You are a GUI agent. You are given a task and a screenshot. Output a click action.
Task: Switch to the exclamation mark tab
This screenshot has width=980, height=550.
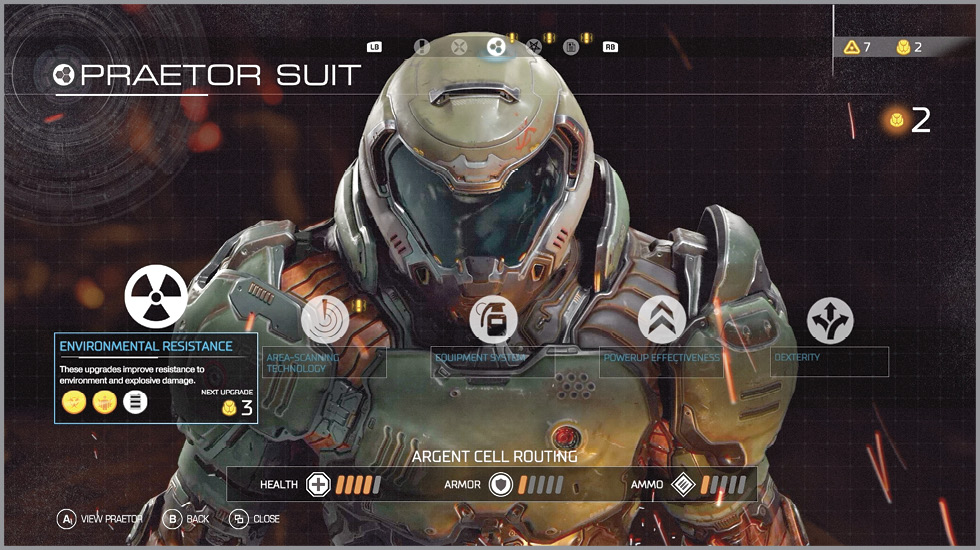[x=422, y=46]
